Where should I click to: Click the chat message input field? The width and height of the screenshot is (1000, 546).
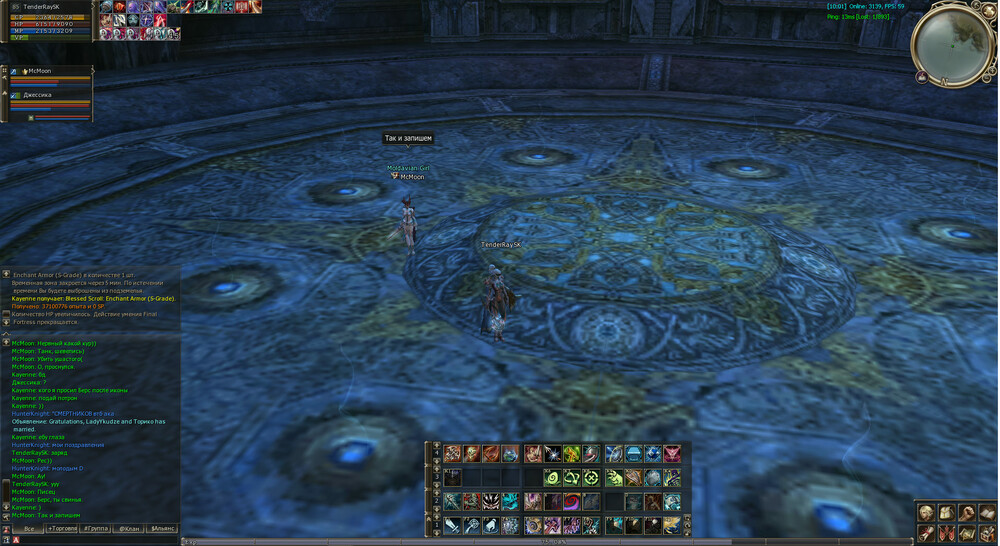pos(100,540)
